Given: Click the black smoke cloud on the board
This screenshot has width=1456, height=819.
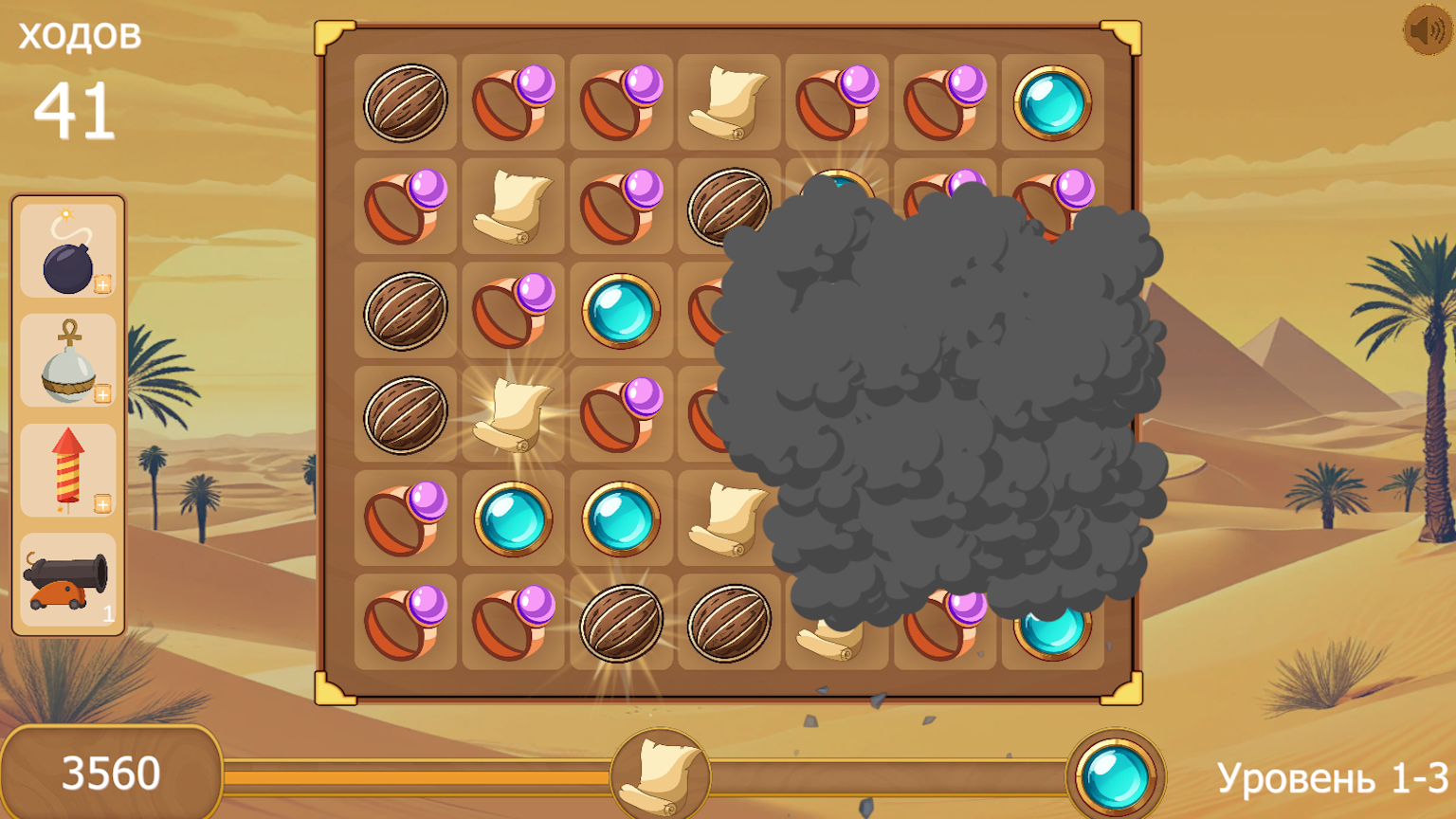Looking at the screenshot, I should tap(938, 408).
